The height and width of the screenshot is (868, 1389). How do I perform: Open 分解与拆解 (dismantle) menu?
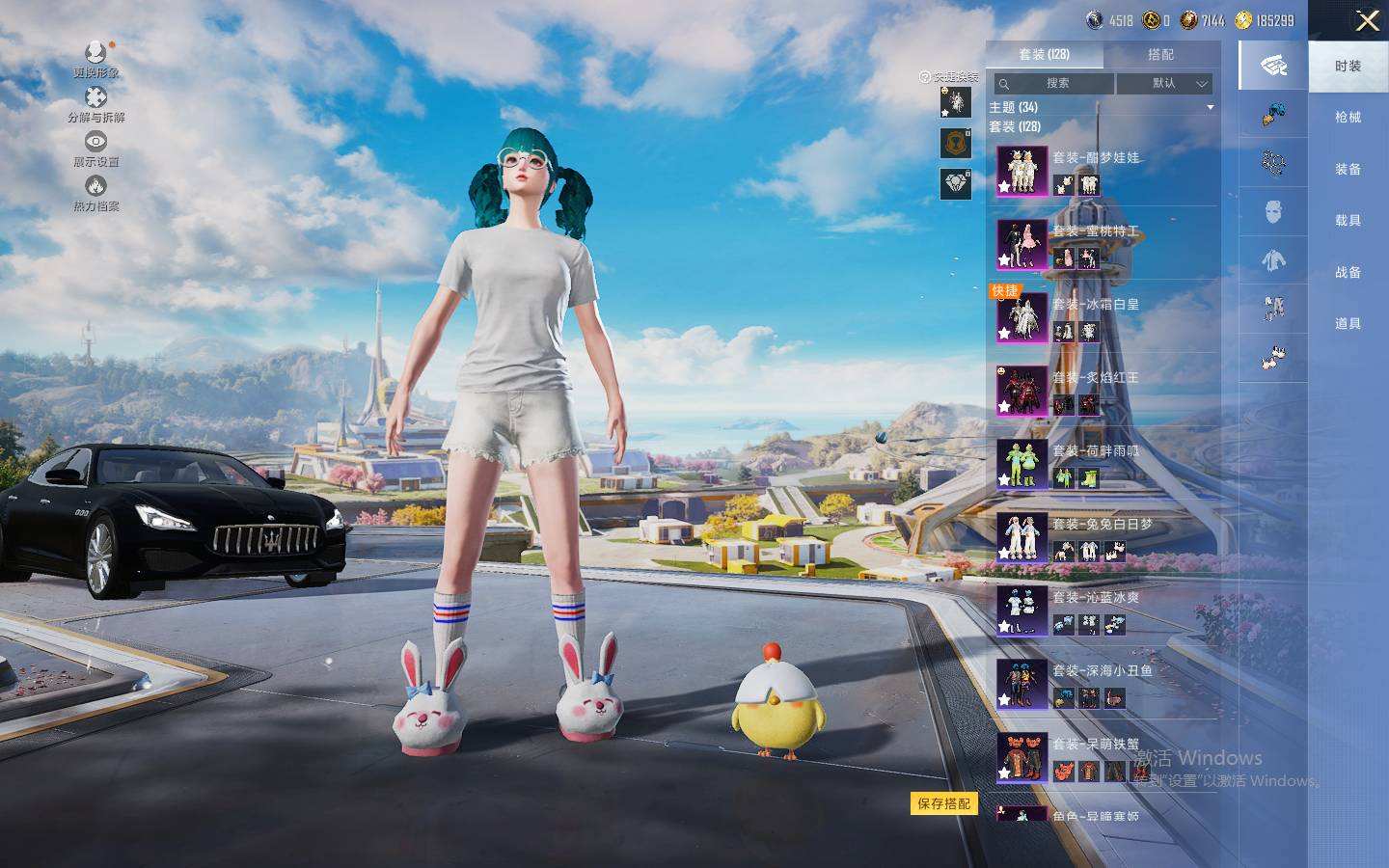tap(95, 104)
